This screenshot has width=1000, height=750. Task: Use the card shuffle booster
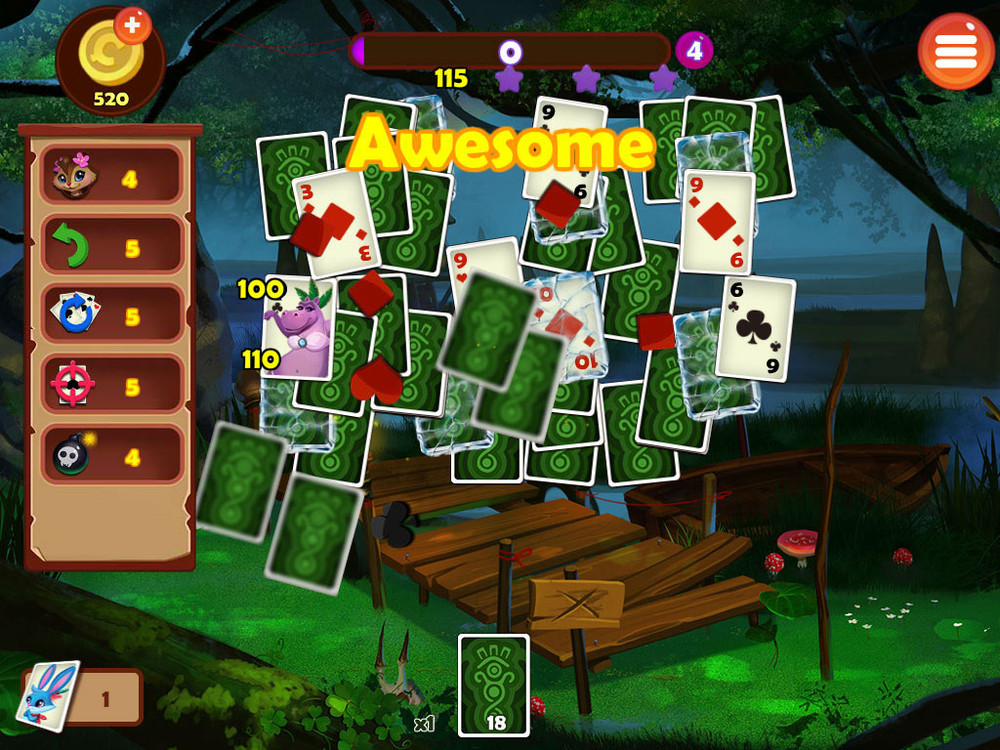111,316
